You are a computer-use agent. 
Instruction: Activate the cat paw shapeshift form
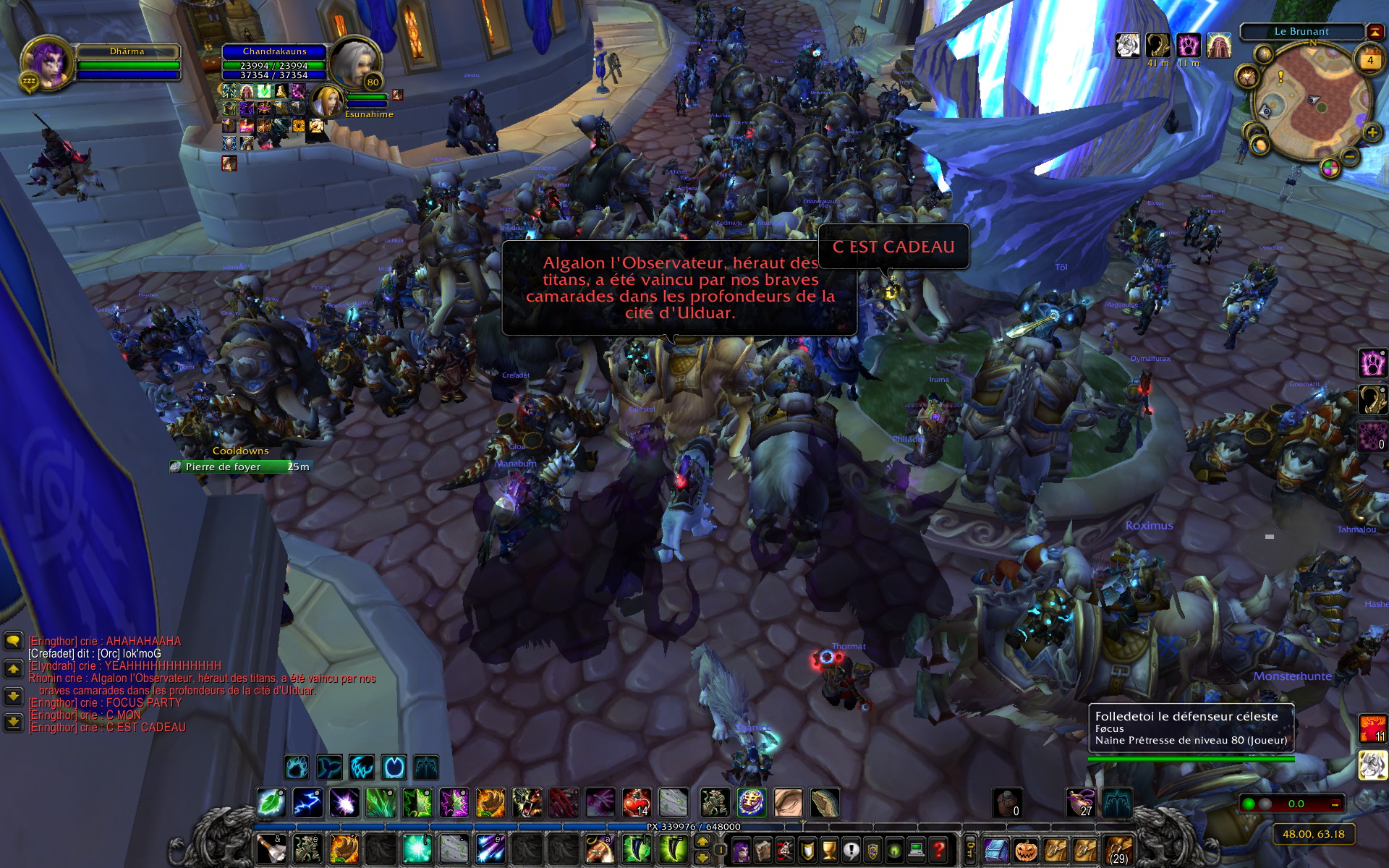tap(1372, 363)
